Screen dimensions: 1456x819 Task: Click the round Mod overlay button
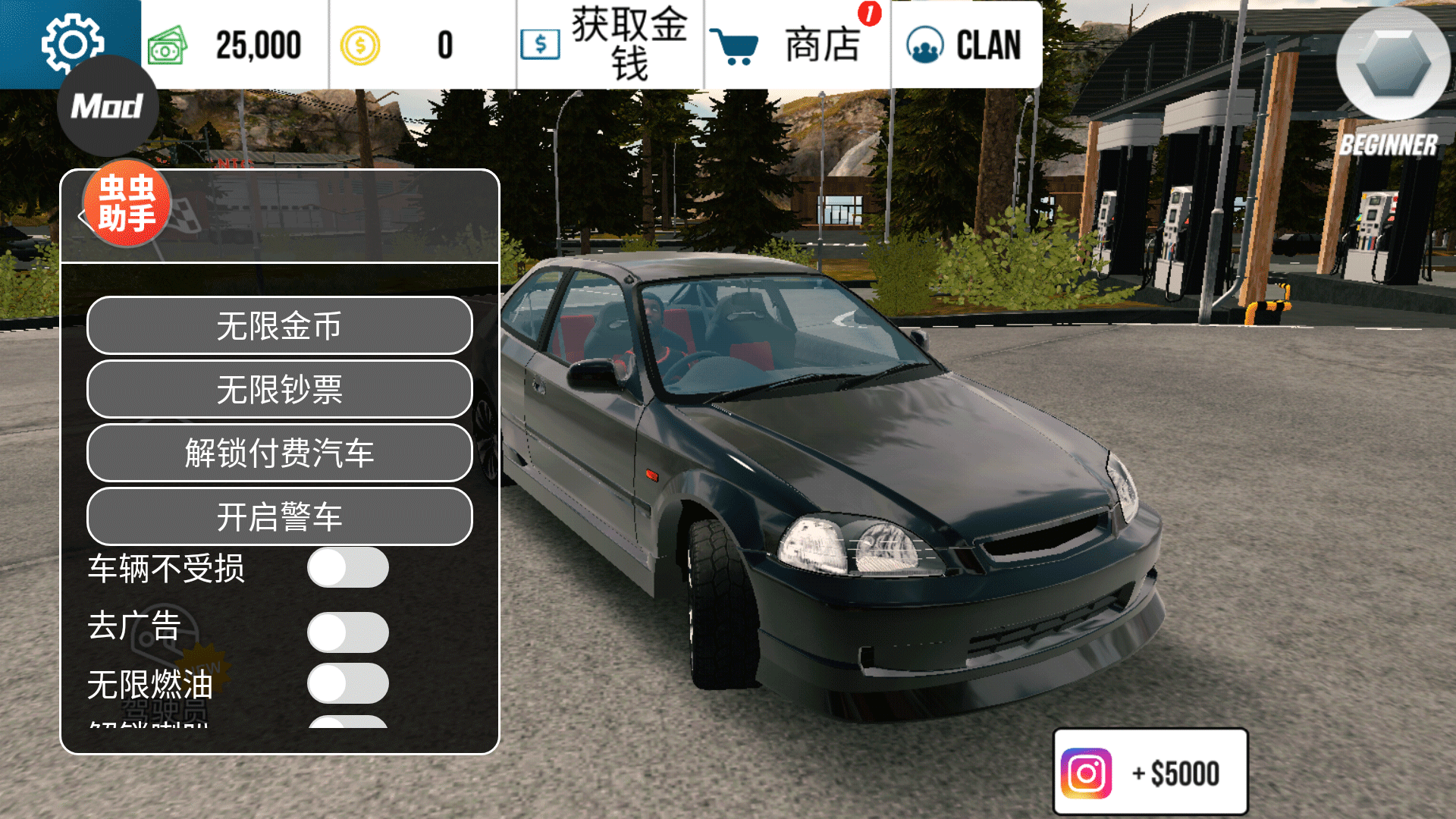tap(108, 107)
